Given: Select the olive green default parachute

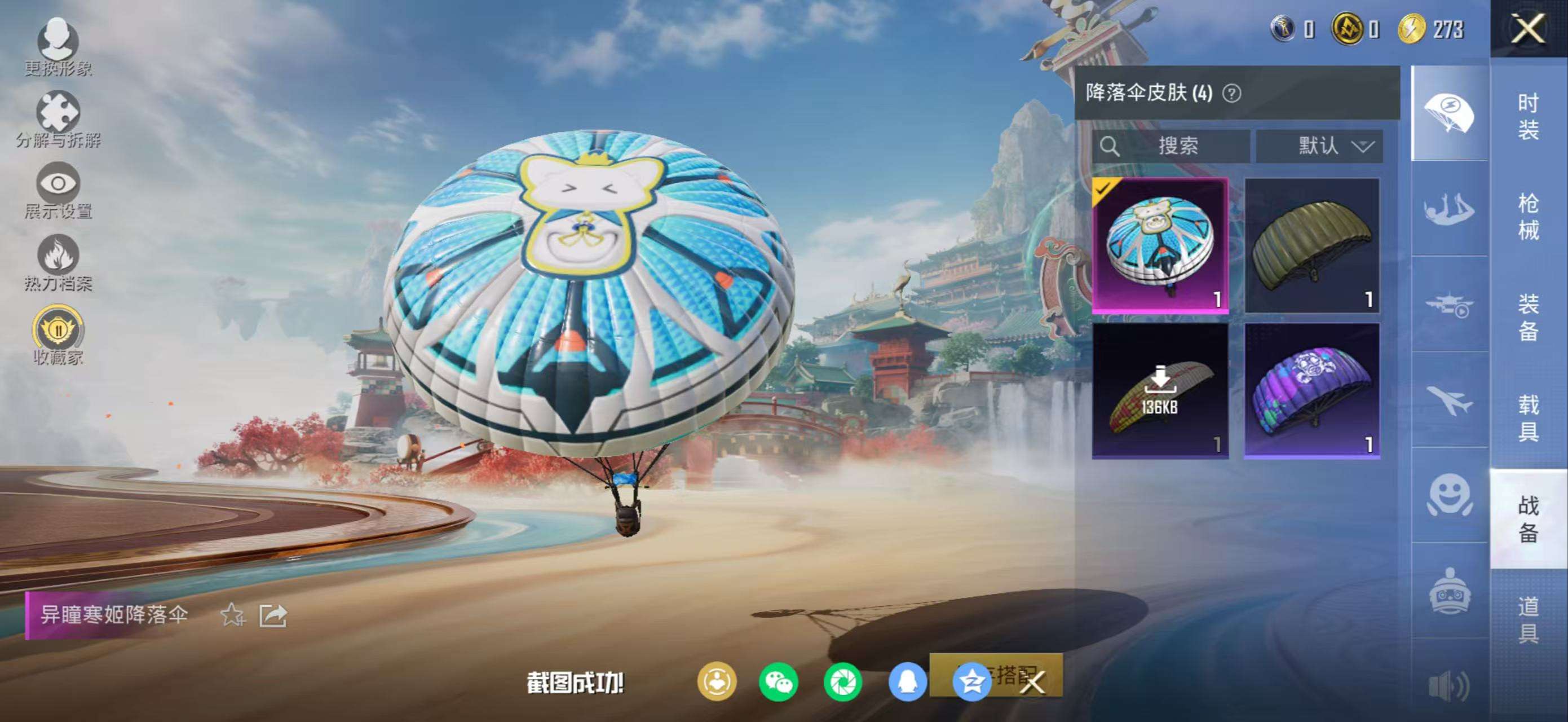Looking at the screenshot, I should click(1313, 246).
